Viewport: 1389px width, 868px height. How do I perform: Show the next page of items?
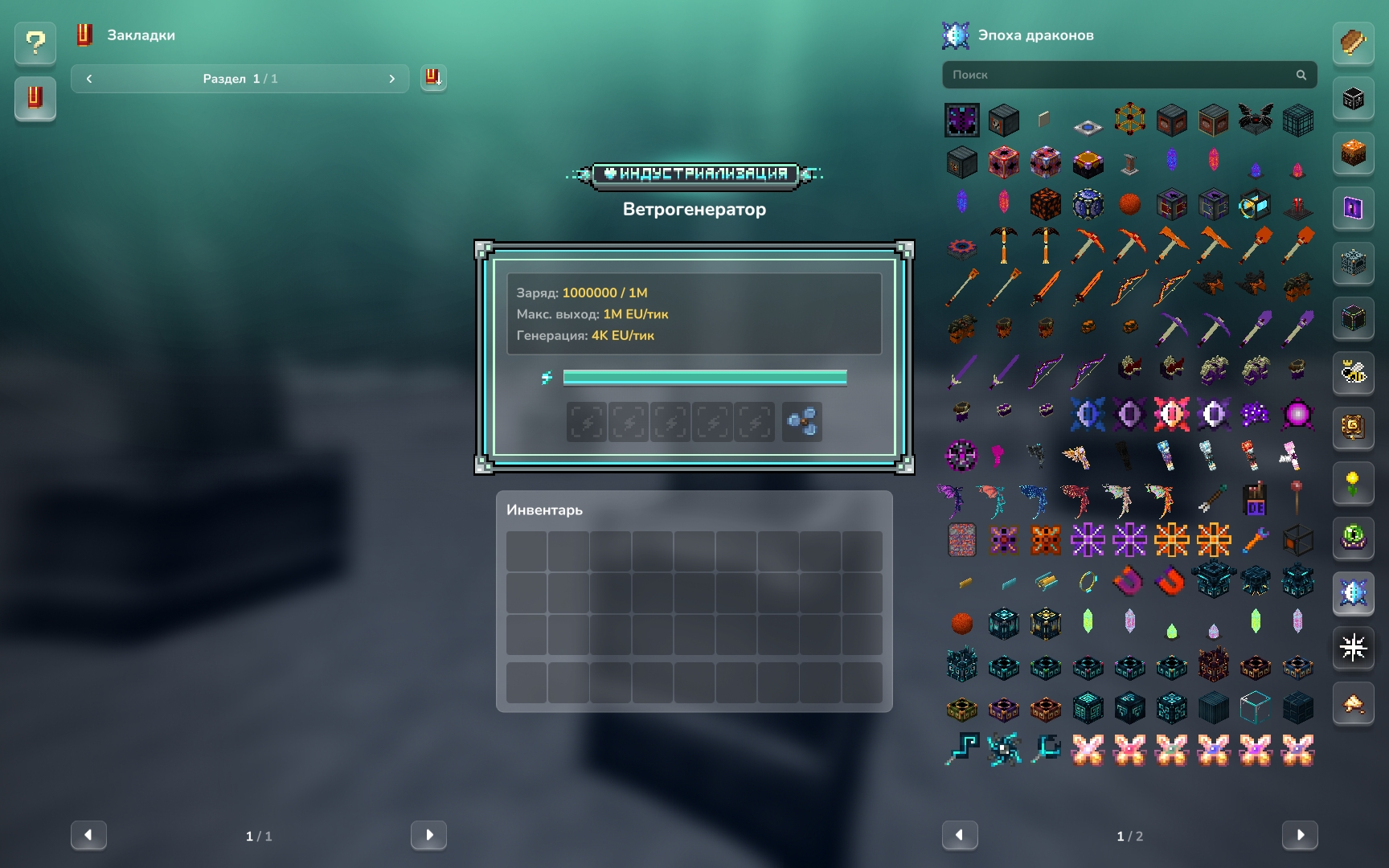coord(1299,835)
